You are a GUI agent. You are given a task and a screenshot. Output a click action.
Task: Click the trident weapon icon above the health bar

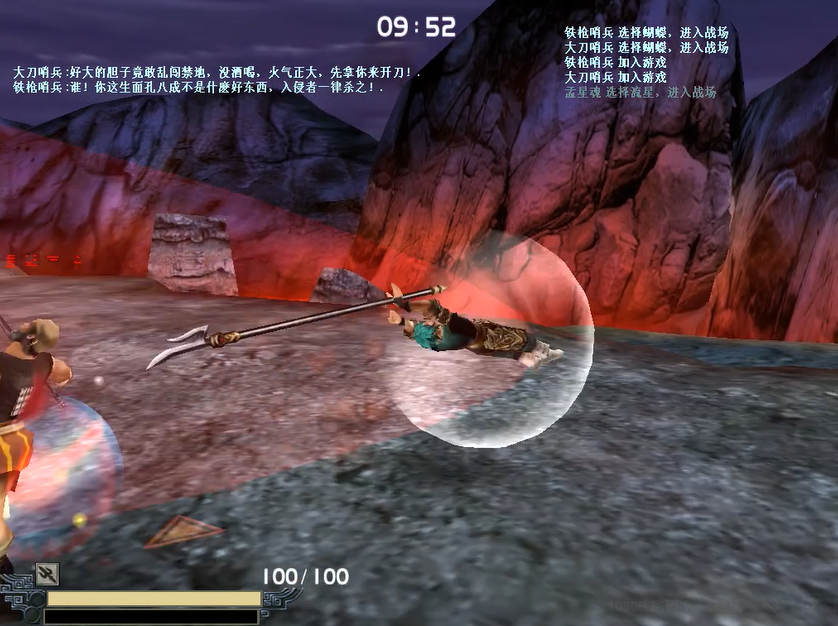46,573
